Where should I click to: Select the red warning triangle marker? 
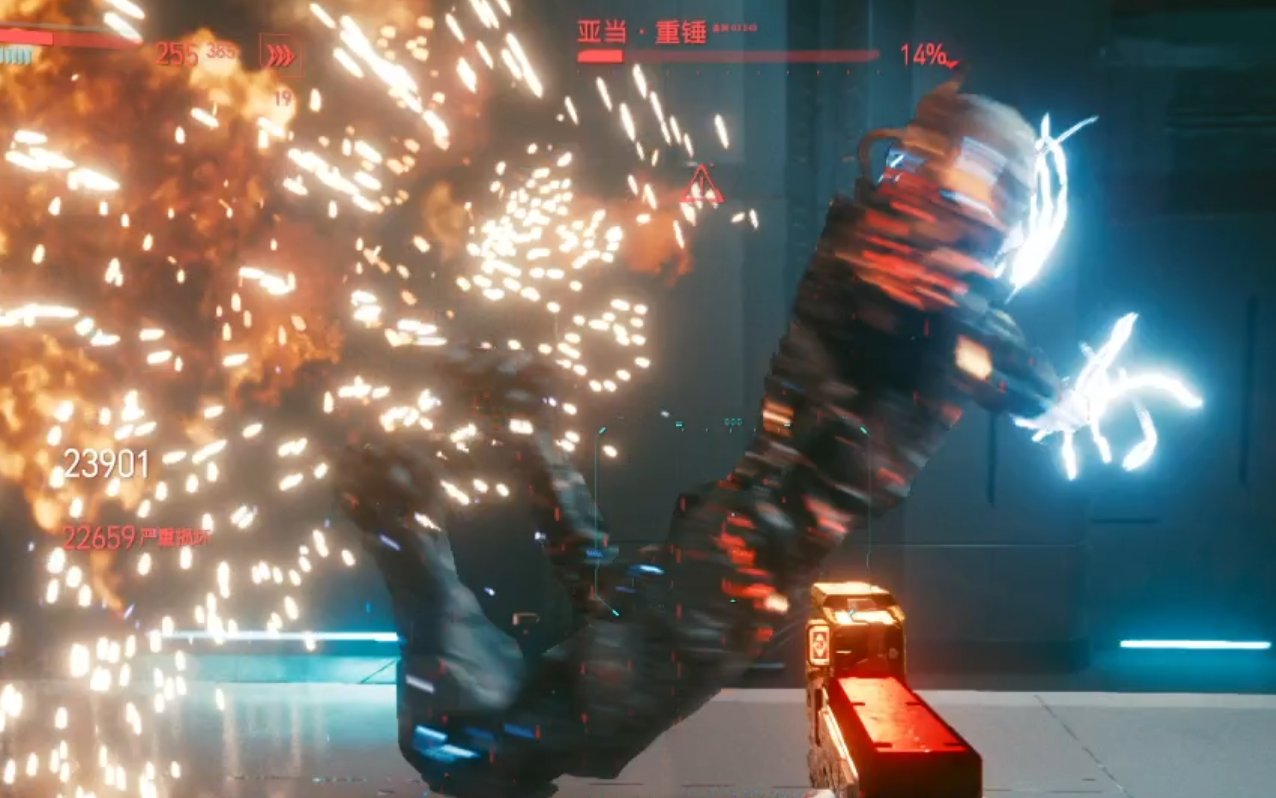(701, 187)
